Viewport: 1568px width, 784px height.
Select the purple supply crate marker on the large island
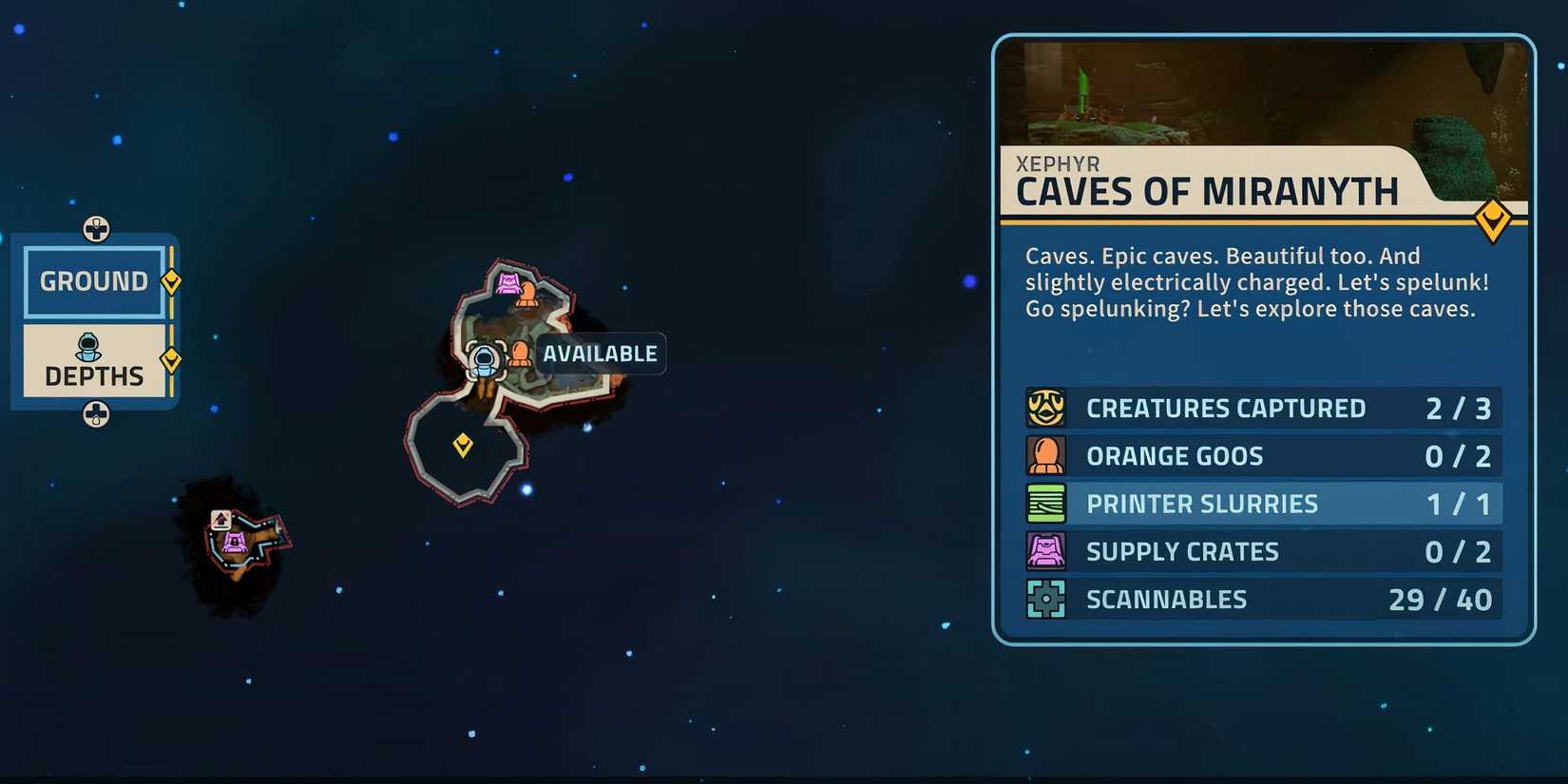510,281
